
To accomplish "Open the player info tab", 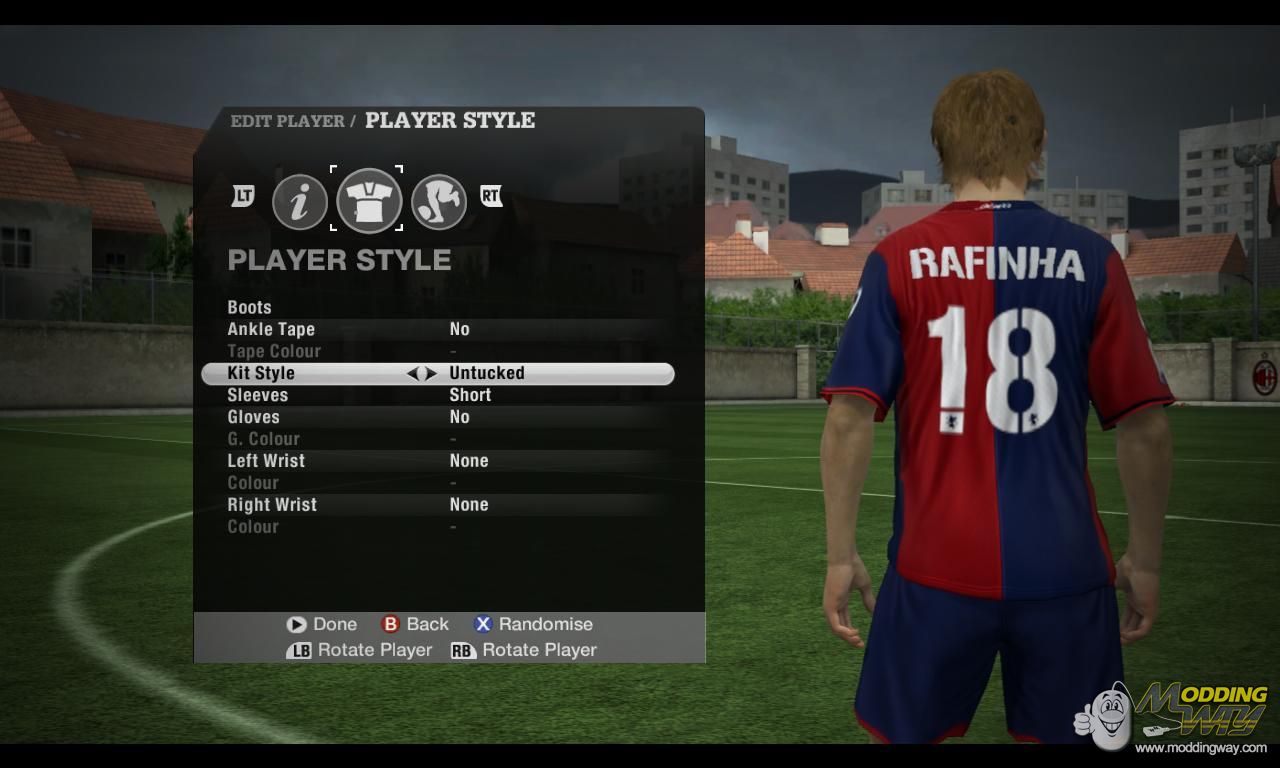I will [x=300, y=202].
